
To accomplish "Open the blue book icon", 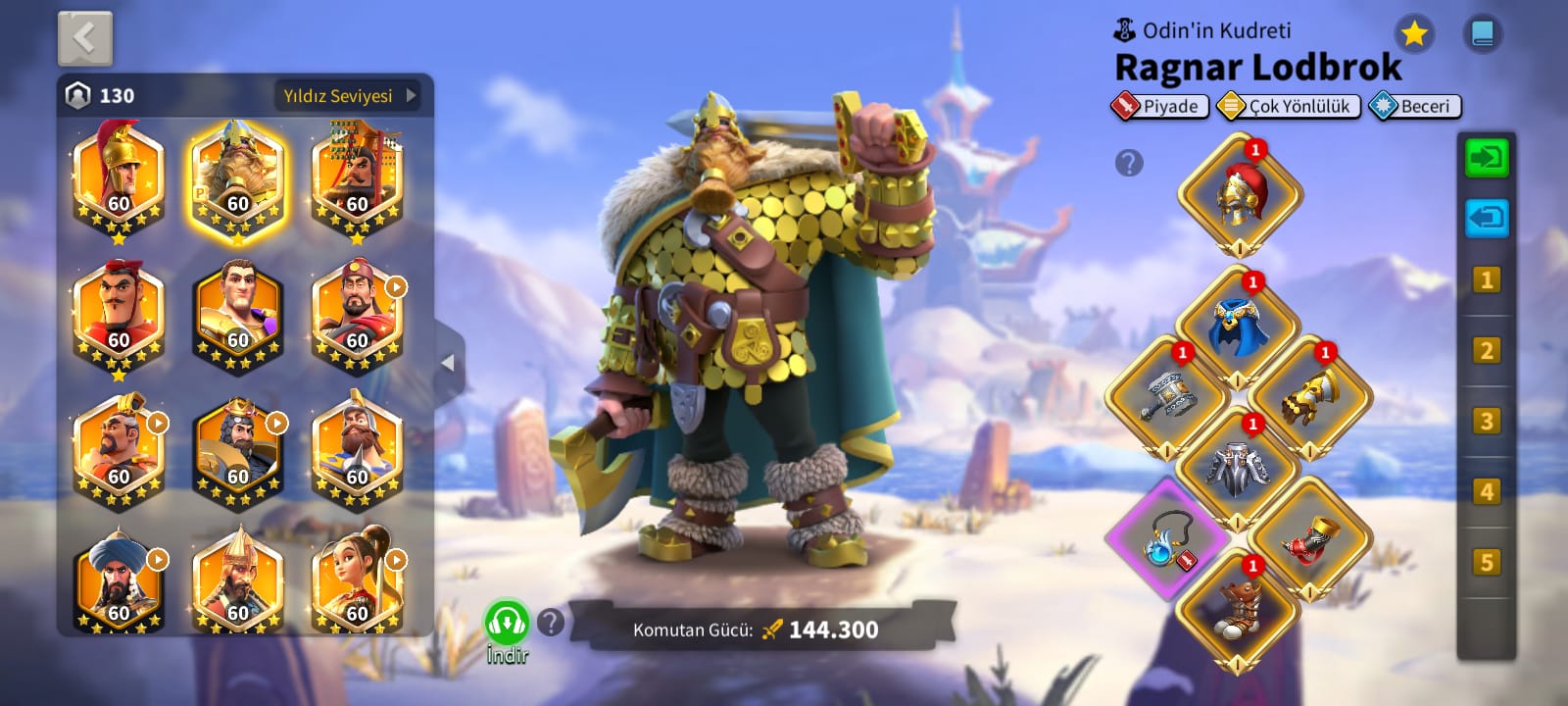I will pos(1482,34).
